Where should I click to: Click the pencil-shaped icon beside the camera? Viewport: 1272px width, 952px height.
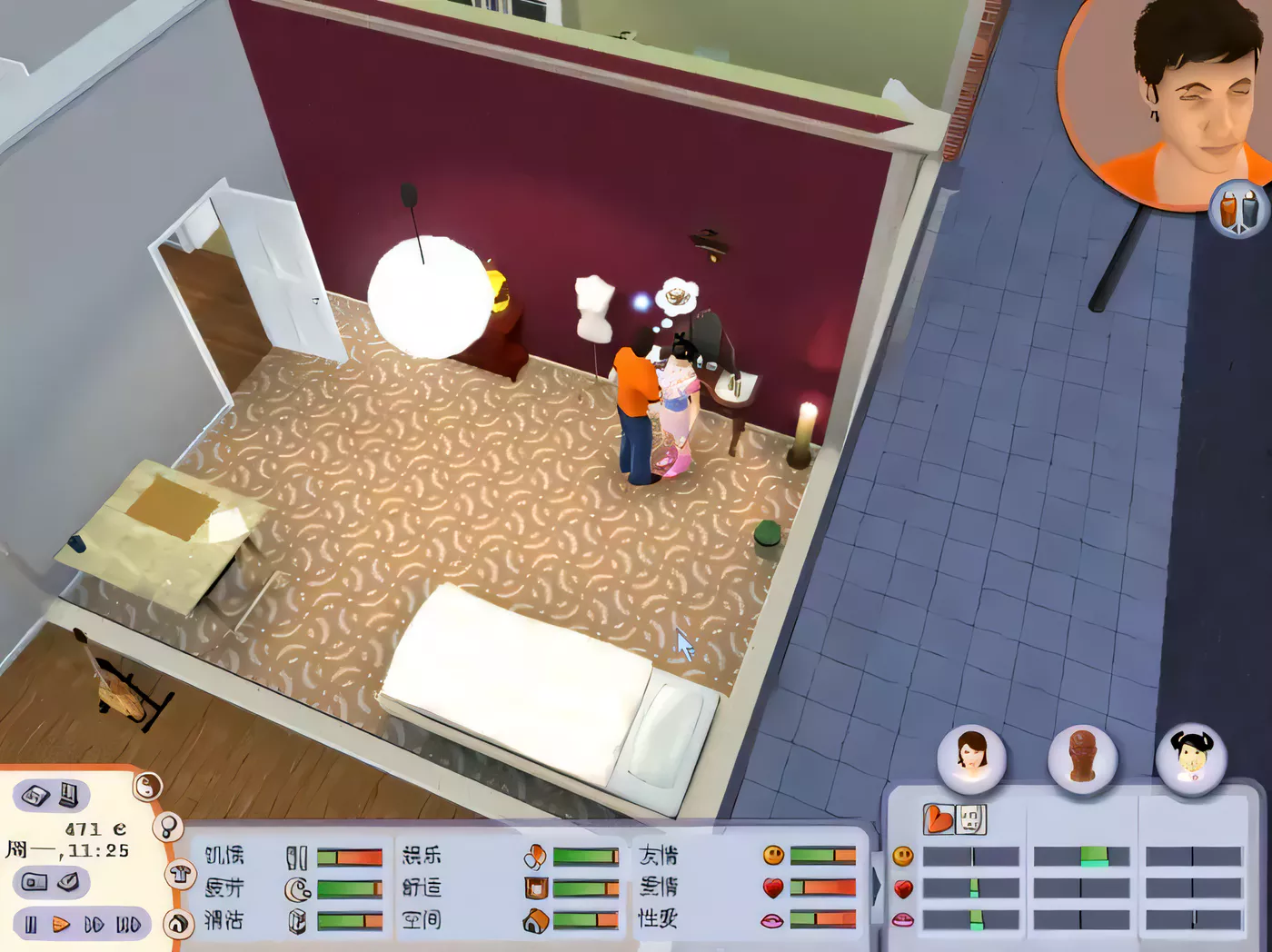pyautogui.click(x=68, y=881)
